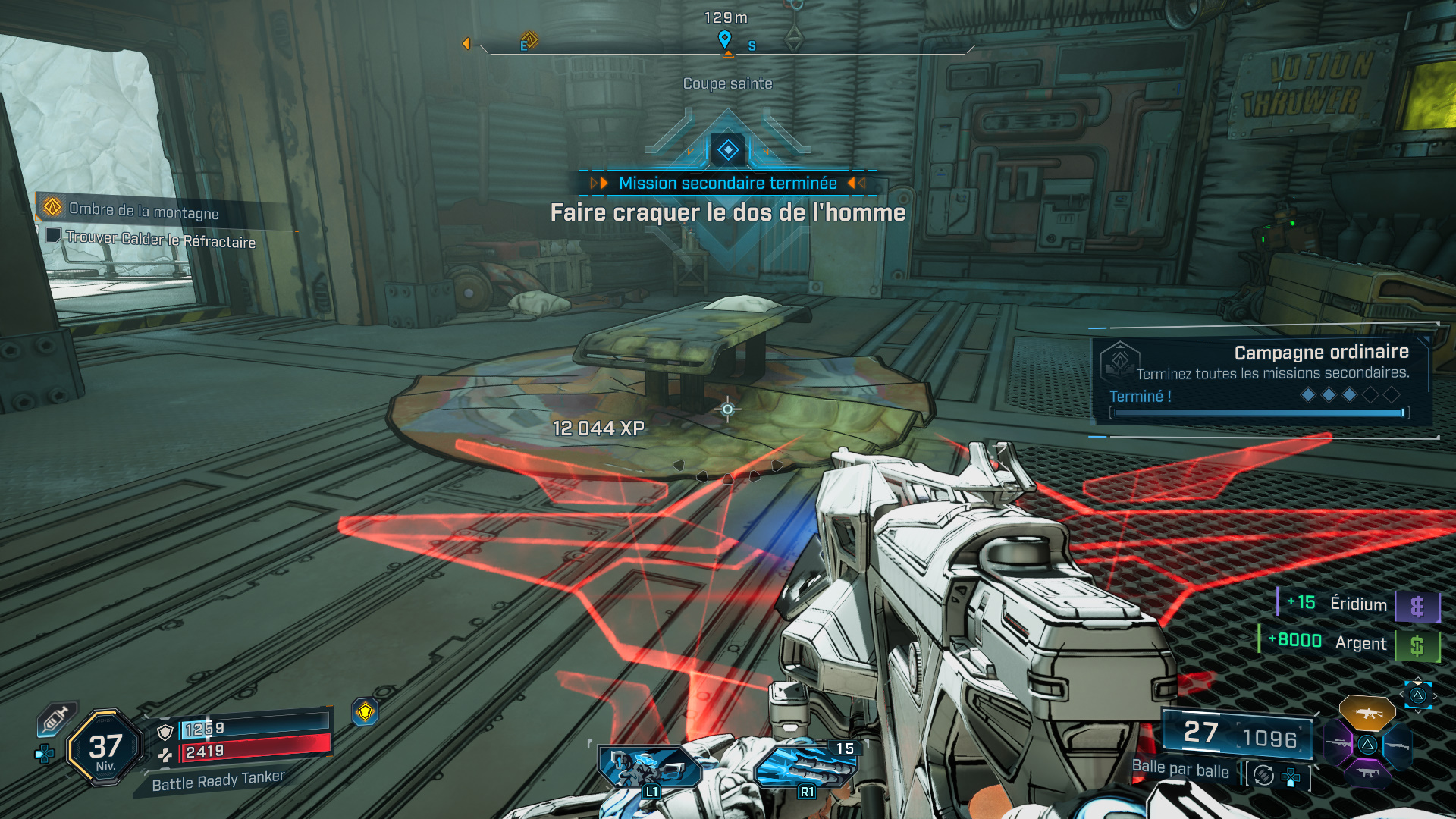Click the yellow shield buff icon

click(366, 712)
